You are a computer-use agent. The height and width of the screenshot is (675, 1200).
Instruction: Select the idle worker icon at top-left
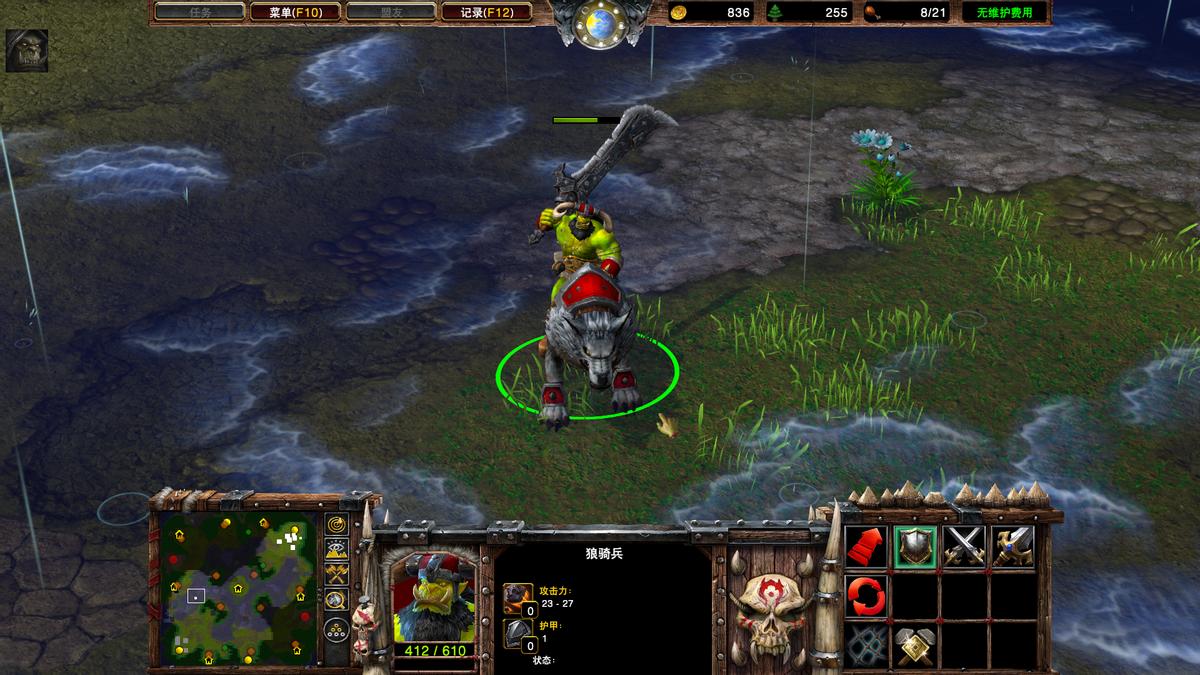click(x=26, y=51)
